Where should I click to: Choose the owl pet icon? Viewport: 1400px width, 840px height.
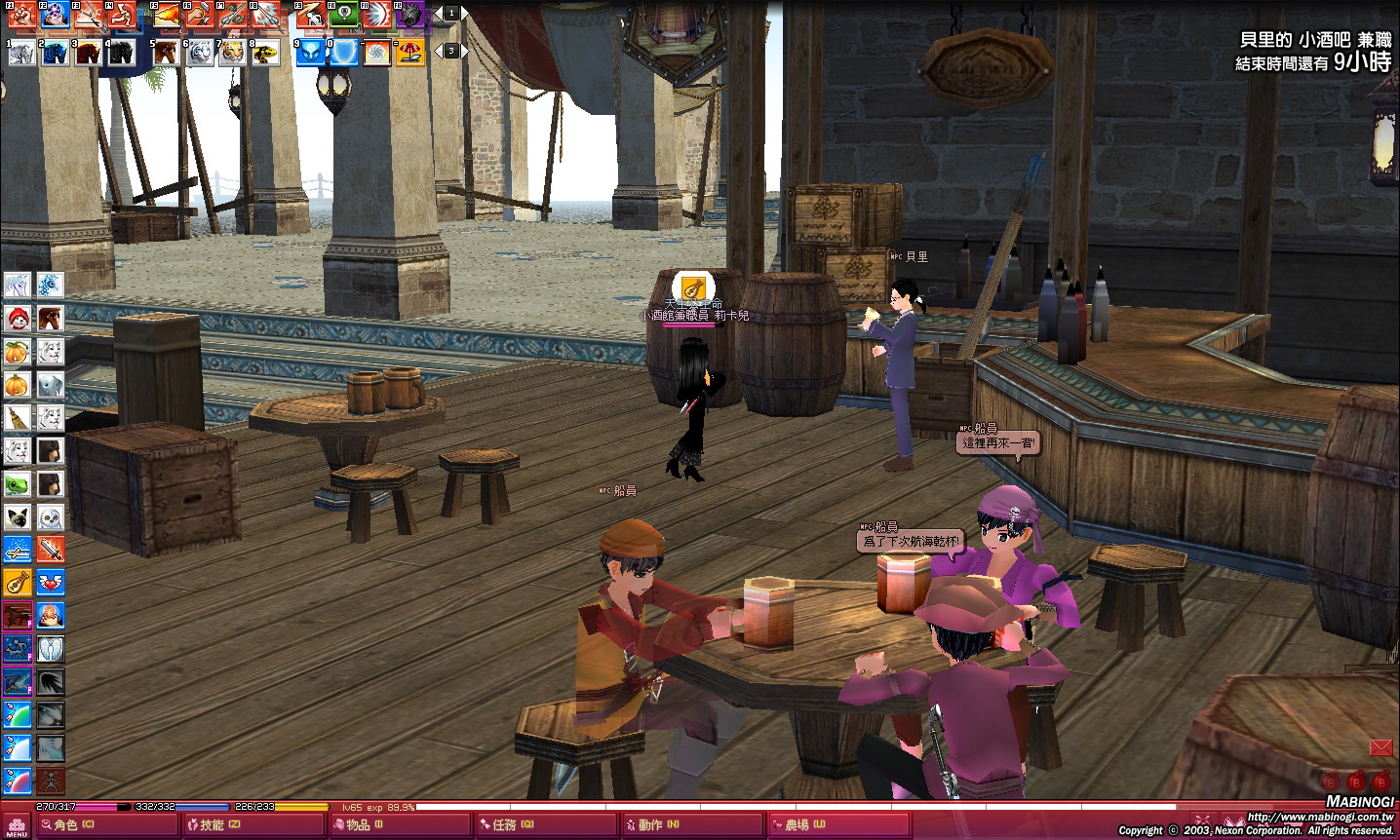(x=51, y=517)
